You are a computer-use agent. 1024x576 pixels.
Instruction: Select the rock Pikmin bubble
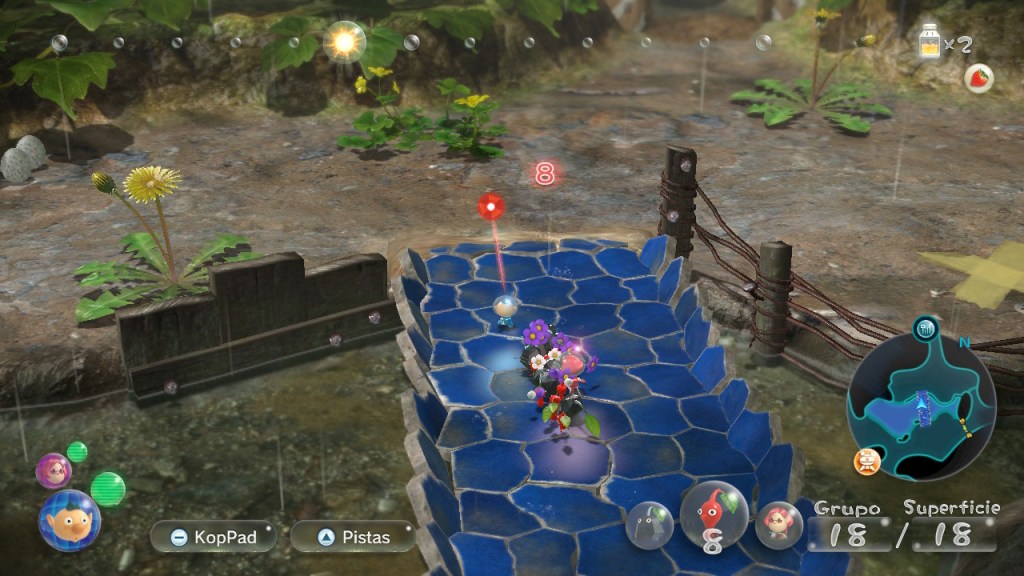650,525
